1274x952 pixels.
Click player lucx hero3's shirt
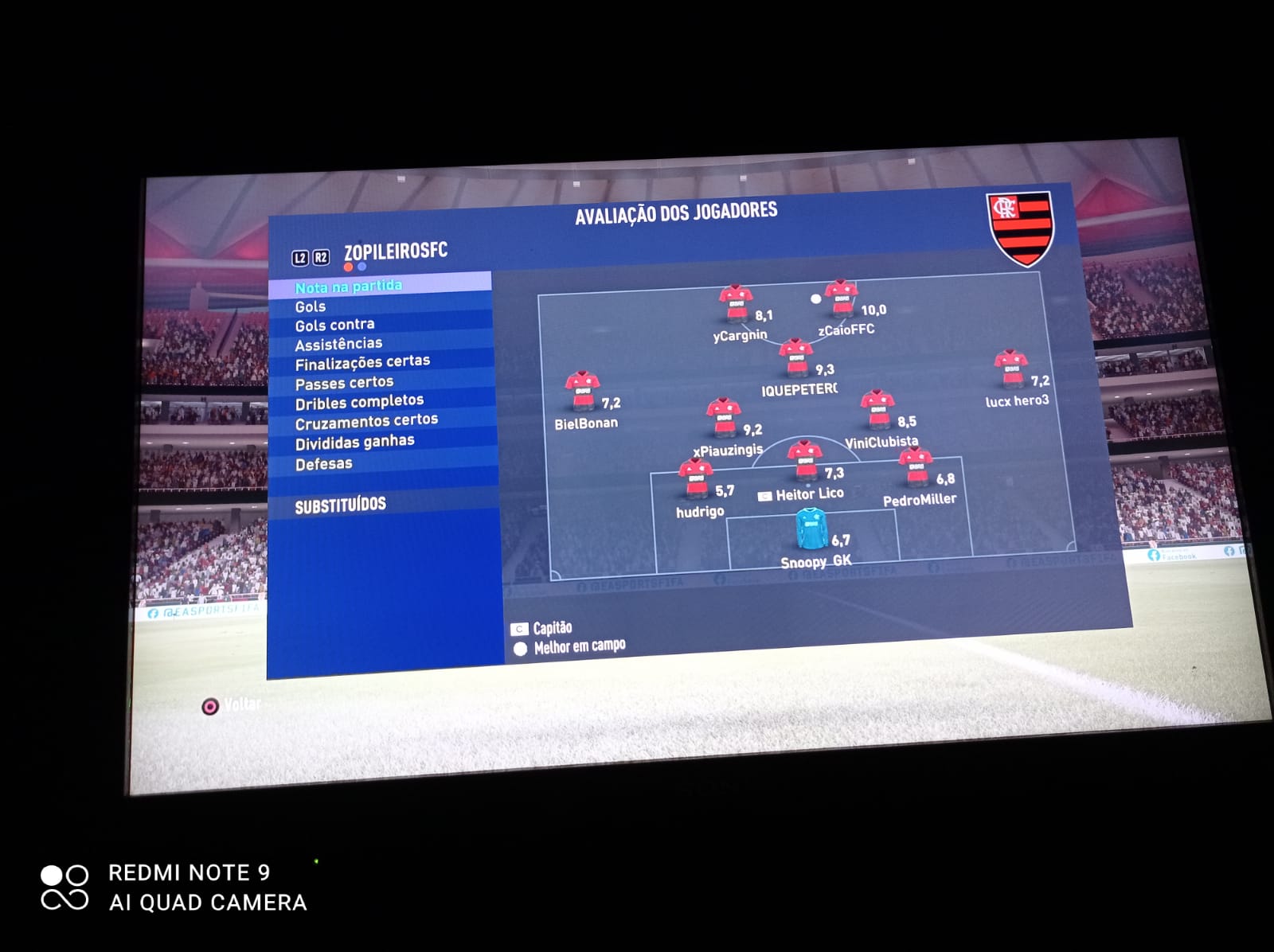(1010, 369)
